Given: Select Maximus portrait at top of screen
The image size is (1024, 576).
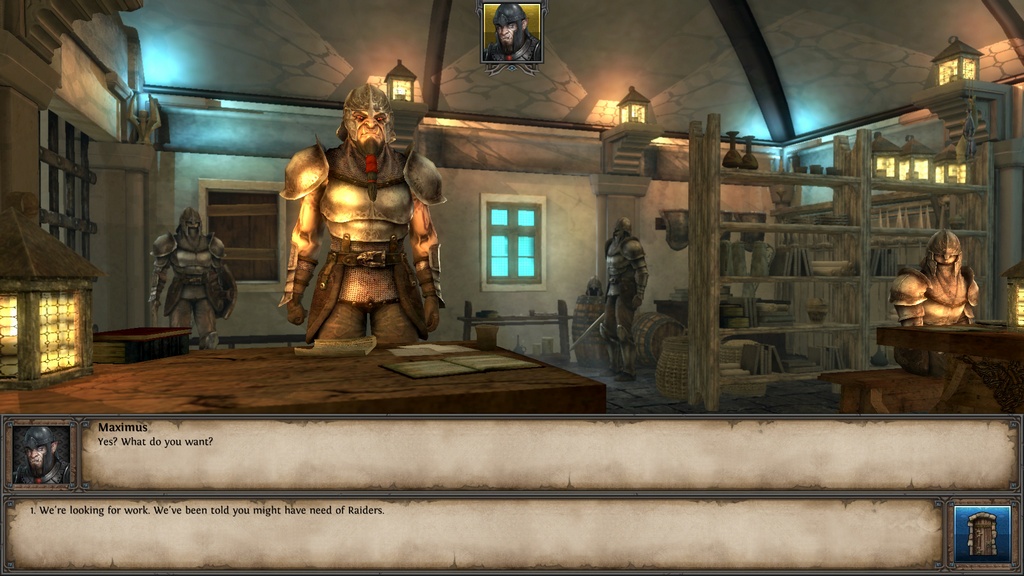Looking at the screenshot, I should click(x=511, y=33).
